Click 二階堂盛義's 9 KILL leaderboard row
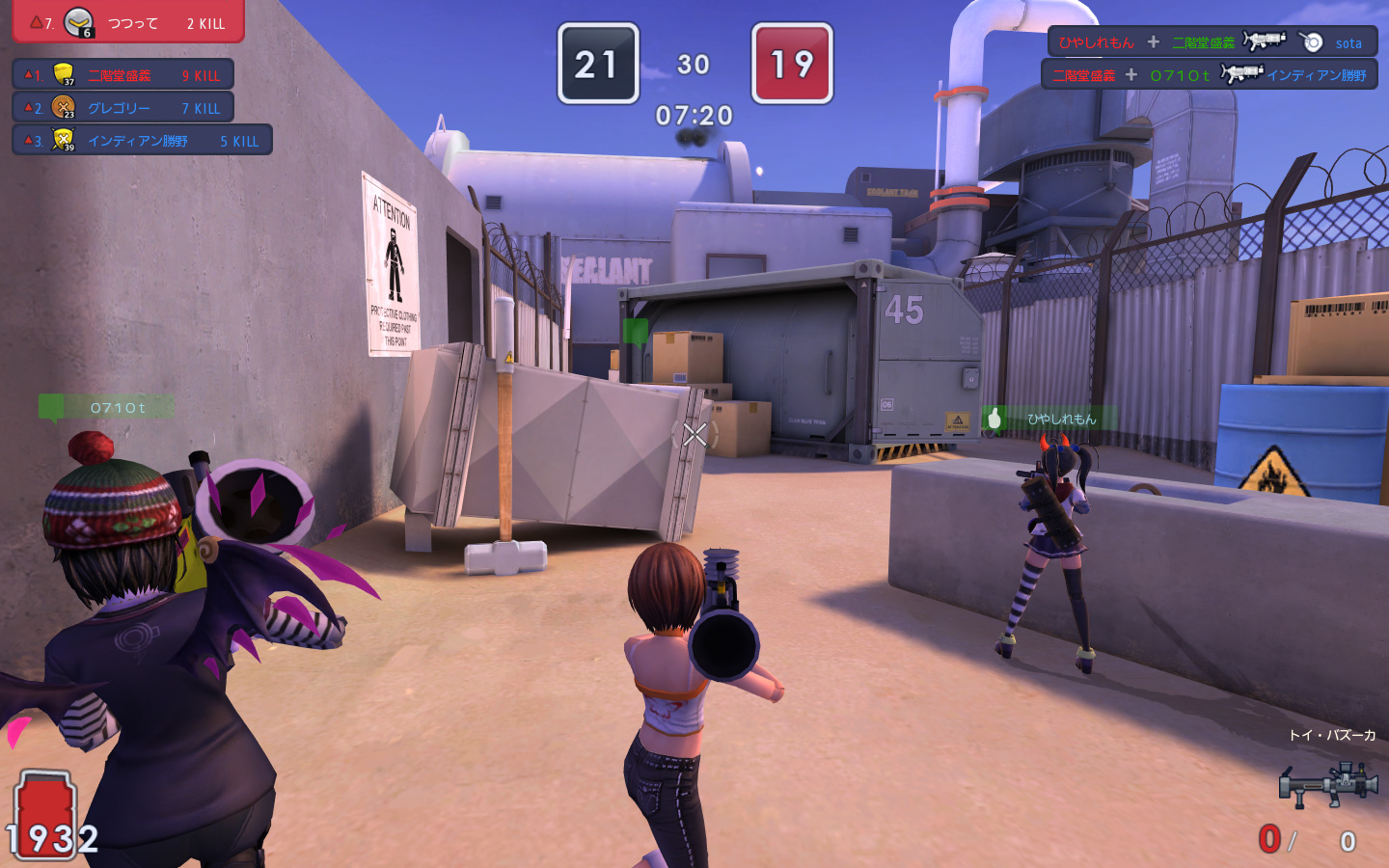1389x868 pixels. point(123,75)
